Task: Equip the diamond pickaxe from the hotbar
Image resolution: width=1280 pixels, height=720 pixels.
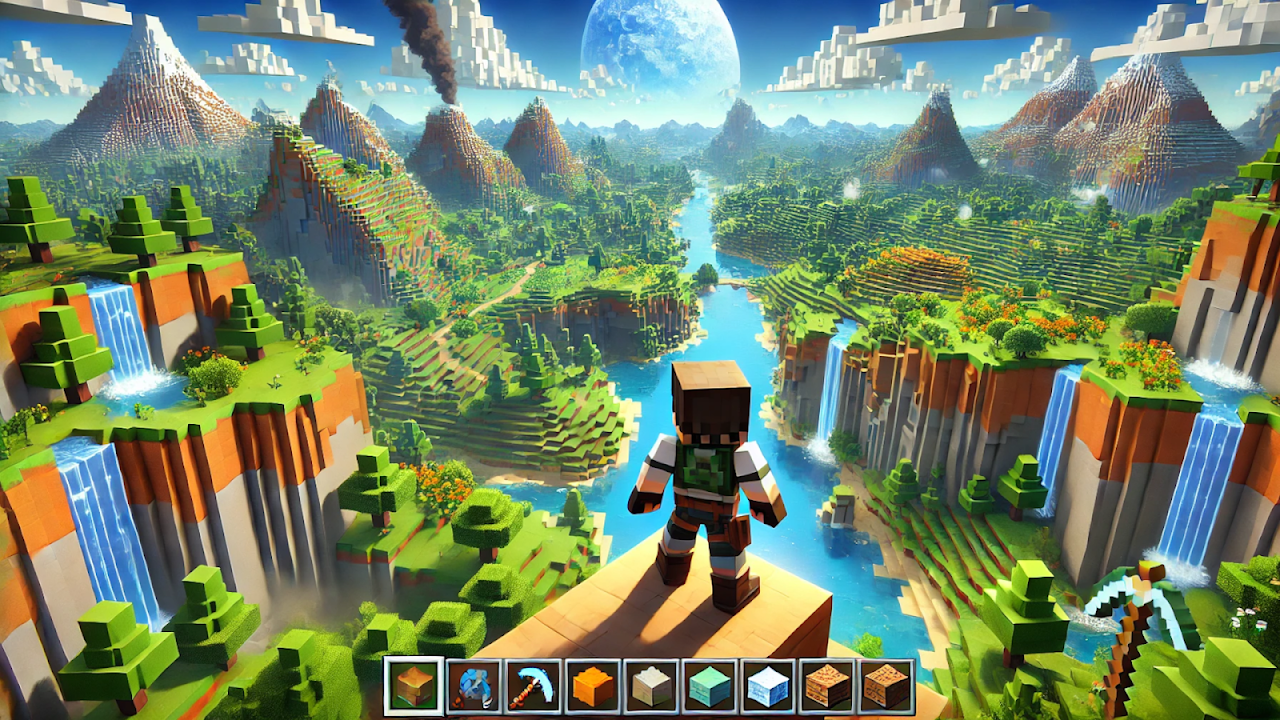Action: click(532, 686)
